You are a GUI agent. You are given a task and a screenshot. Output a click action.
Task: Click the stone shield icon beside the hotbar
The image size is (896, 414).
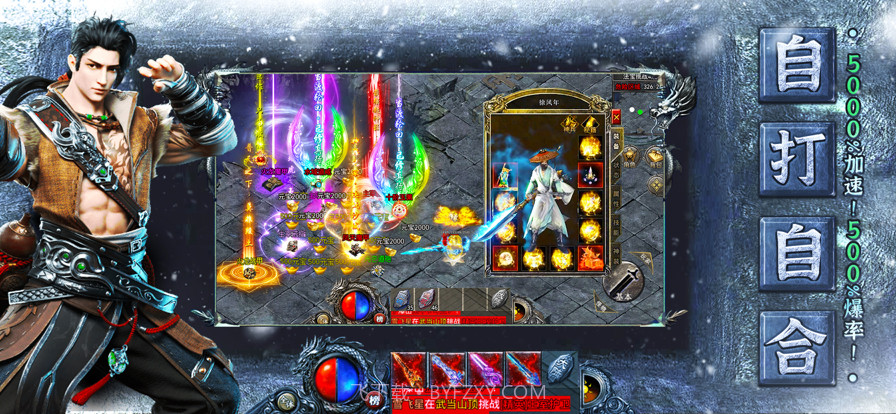pos(560,368)
